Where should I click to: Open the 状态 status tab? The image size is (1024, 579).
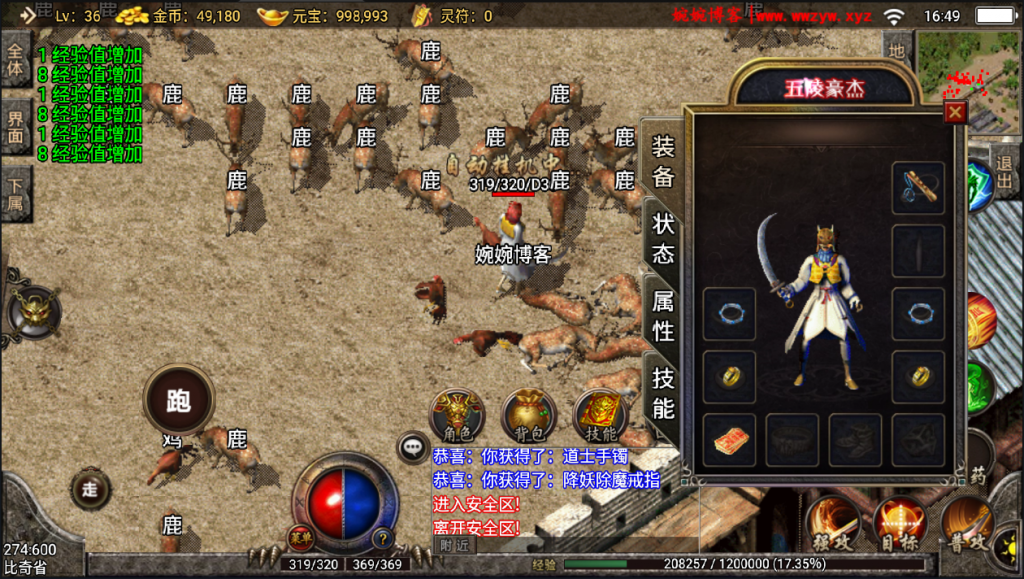[x=663, y=238]
